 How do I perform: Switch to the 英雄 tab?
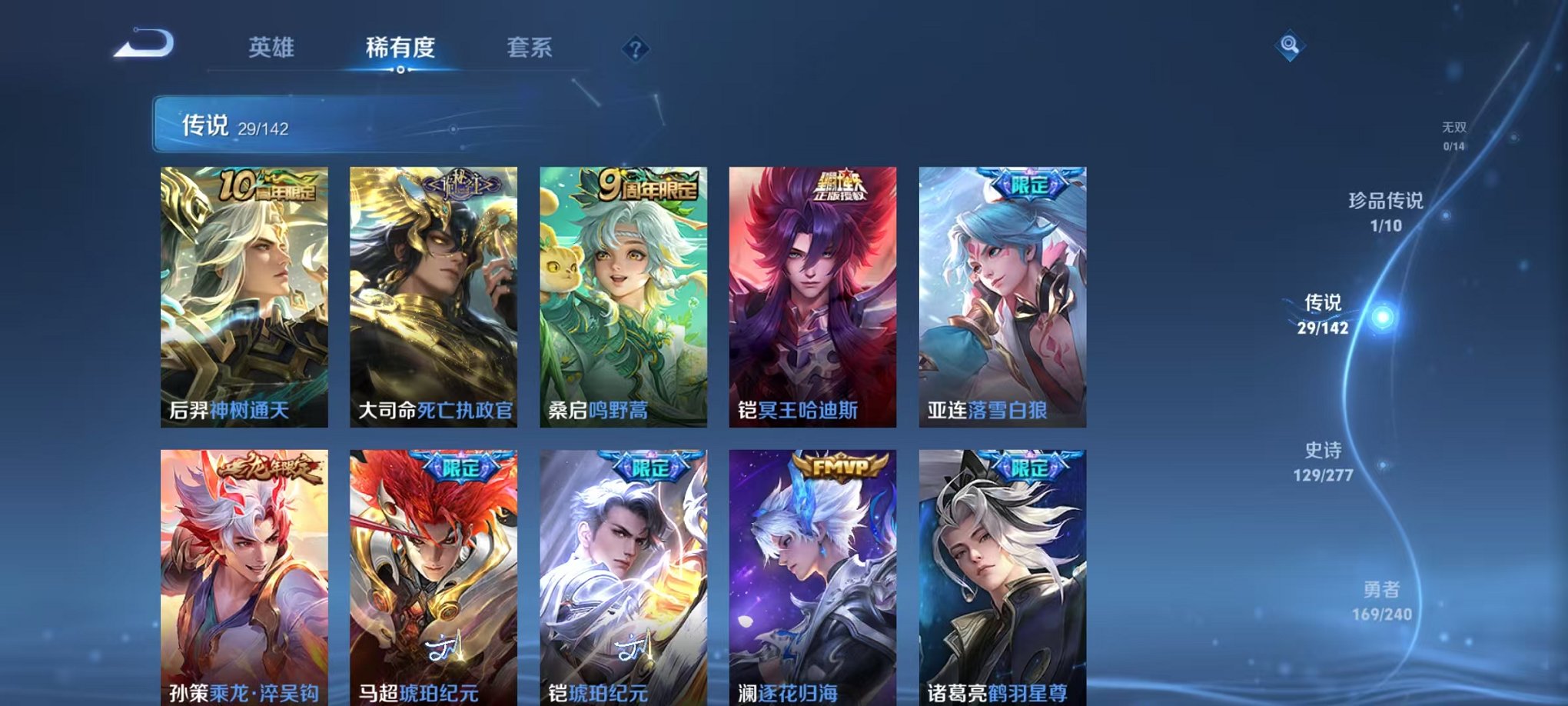[271, 48]
